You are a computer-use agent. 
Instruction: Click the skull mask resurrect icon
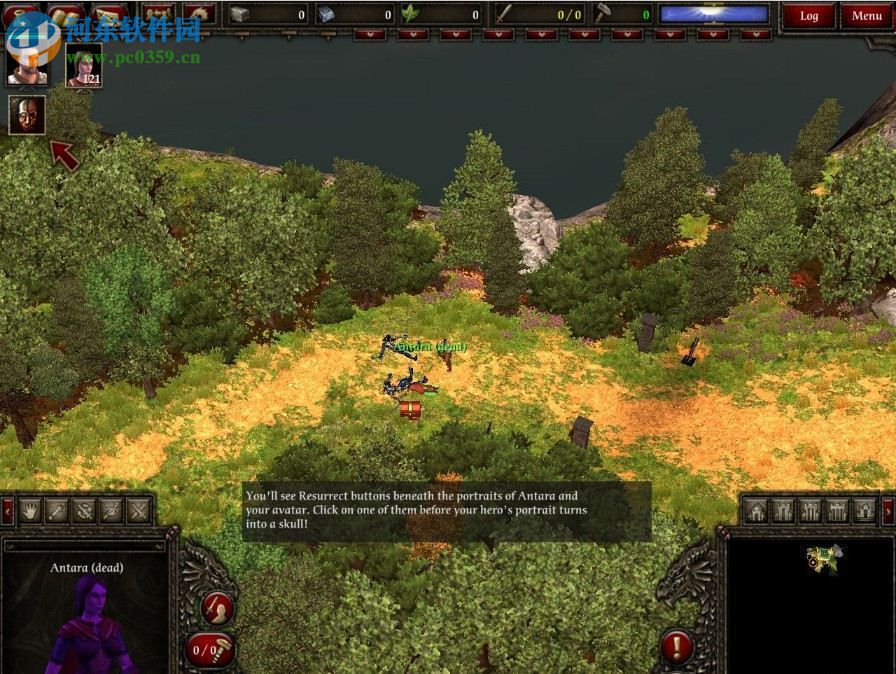(26, 115)
